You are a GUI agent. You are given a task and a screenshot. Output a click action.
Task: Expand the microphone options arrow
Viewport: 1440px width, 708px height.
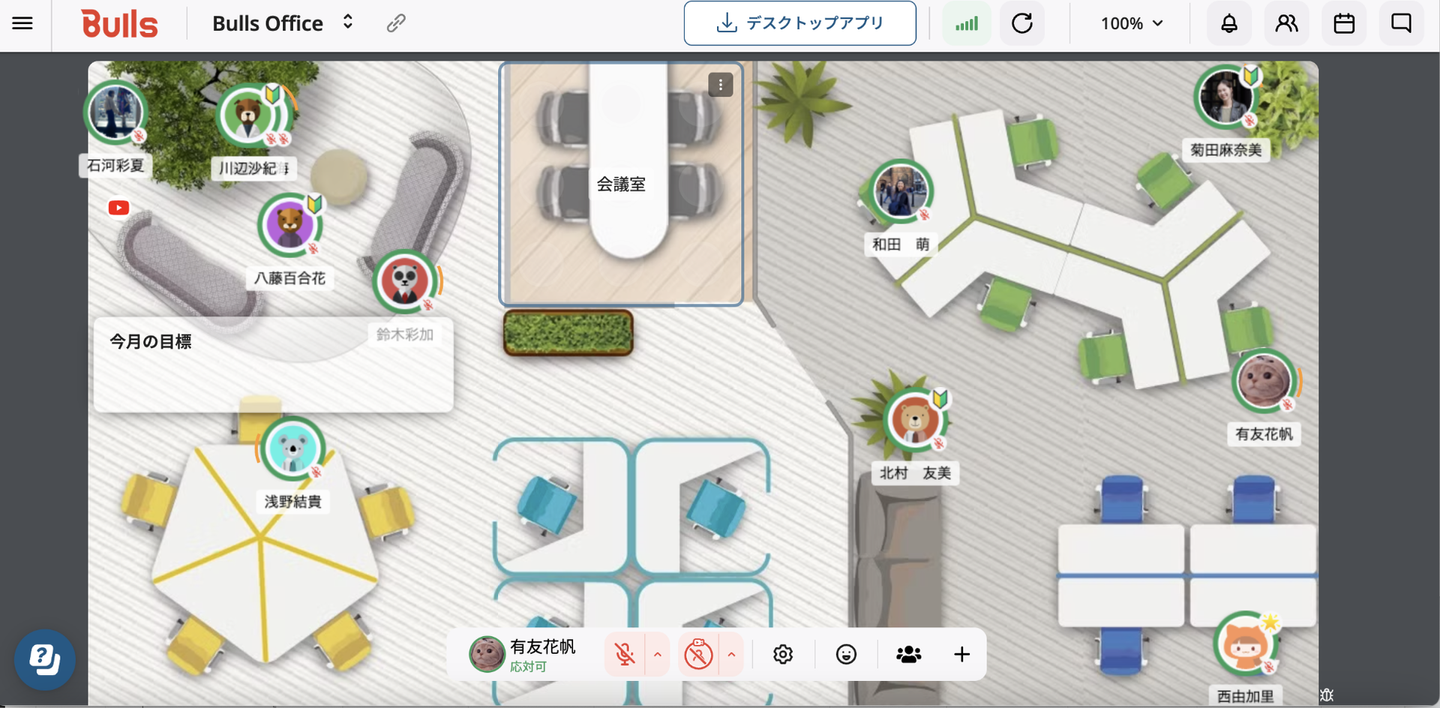[658, 655]
